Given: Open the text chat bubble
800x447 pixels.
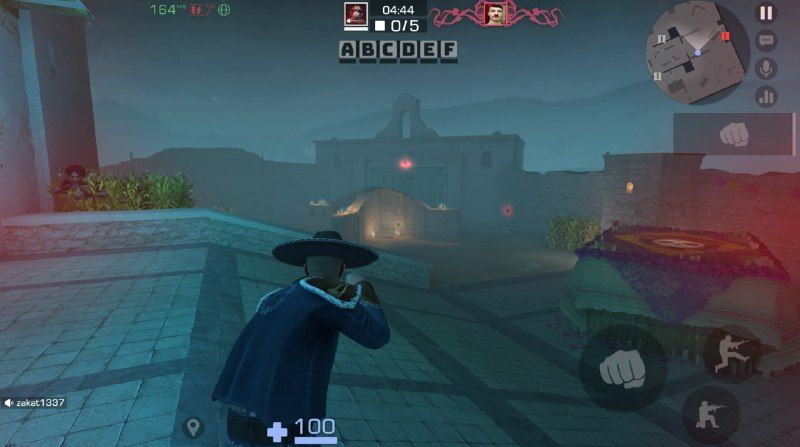Looking at the screenshot, I should click(766, 41).
